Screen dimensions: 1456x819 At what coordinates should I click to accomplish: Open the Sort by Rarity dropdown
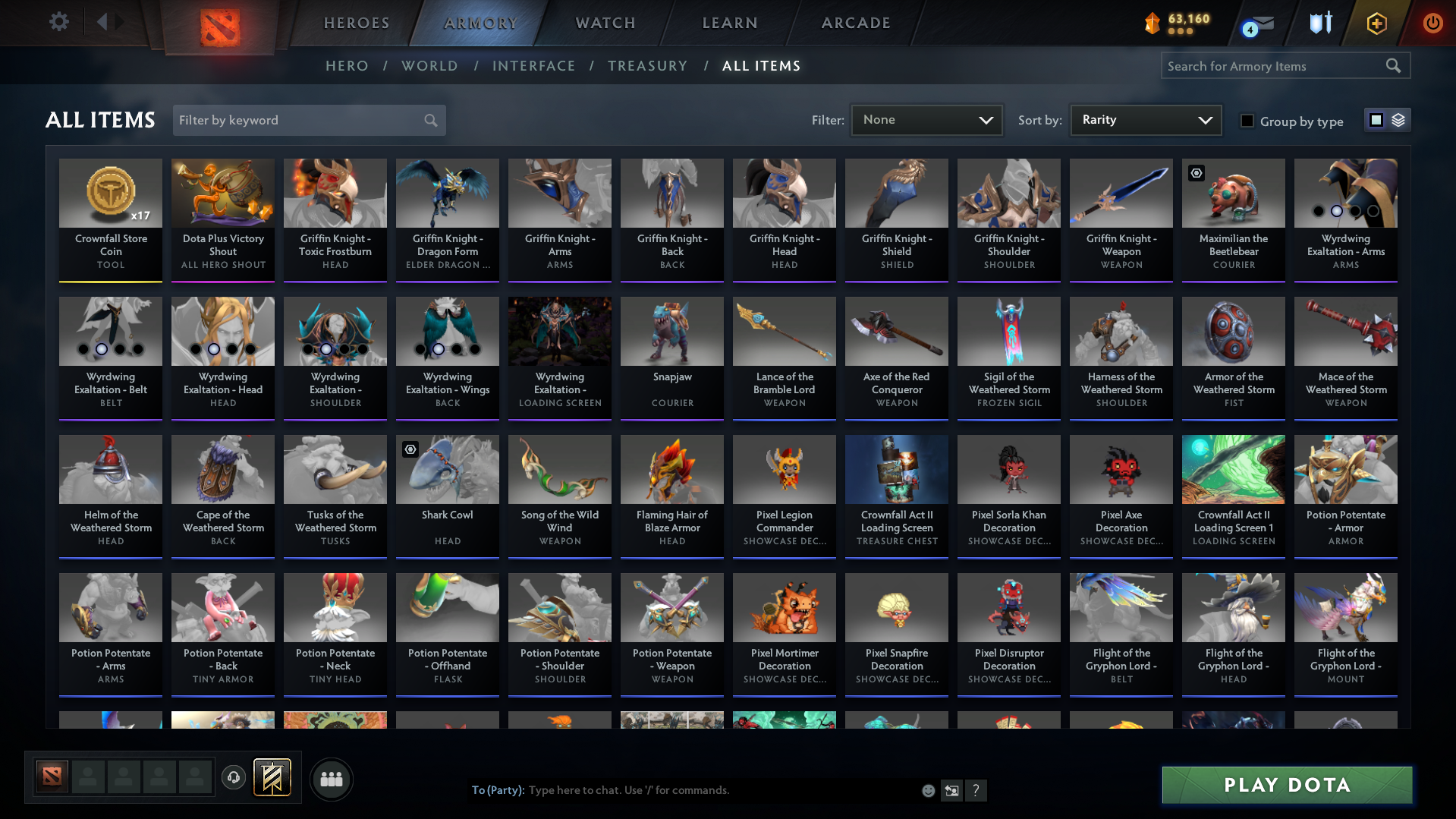(1145, 120)
